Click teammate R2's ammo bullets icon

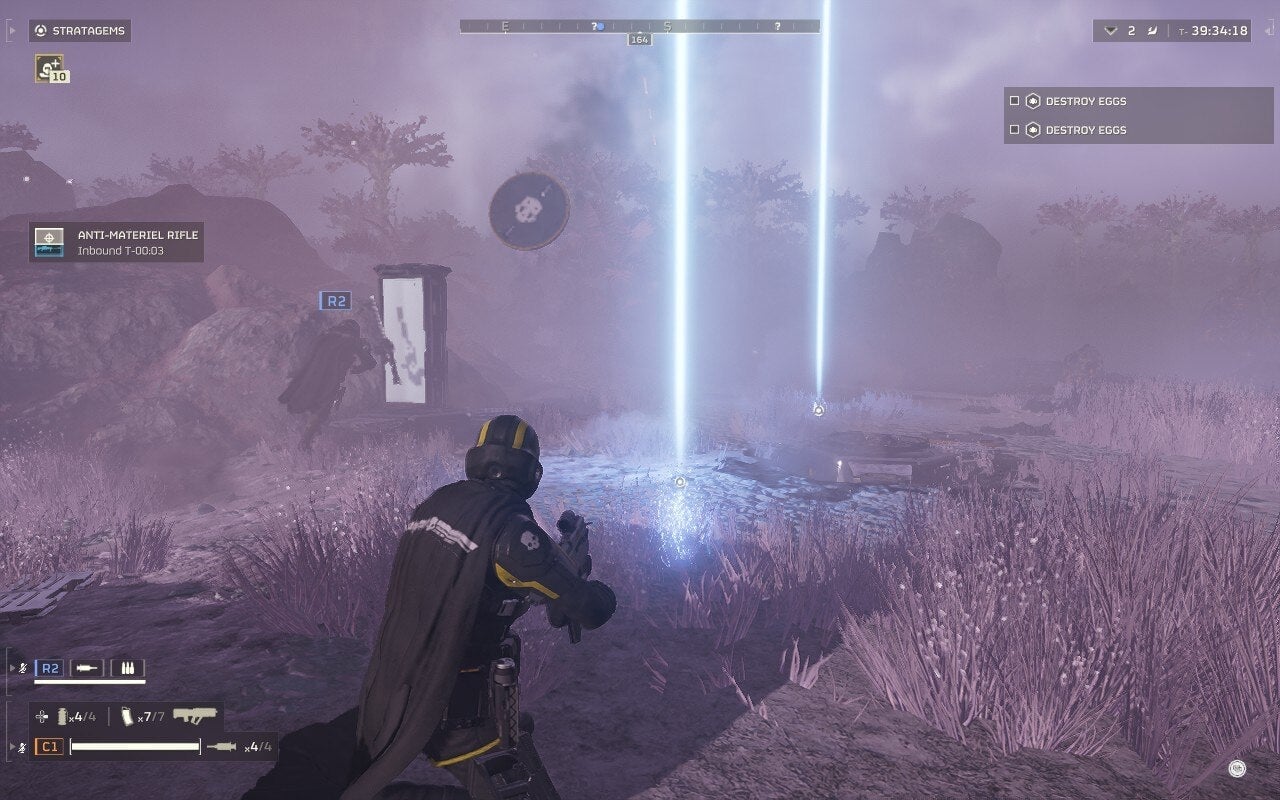[127, 668]
